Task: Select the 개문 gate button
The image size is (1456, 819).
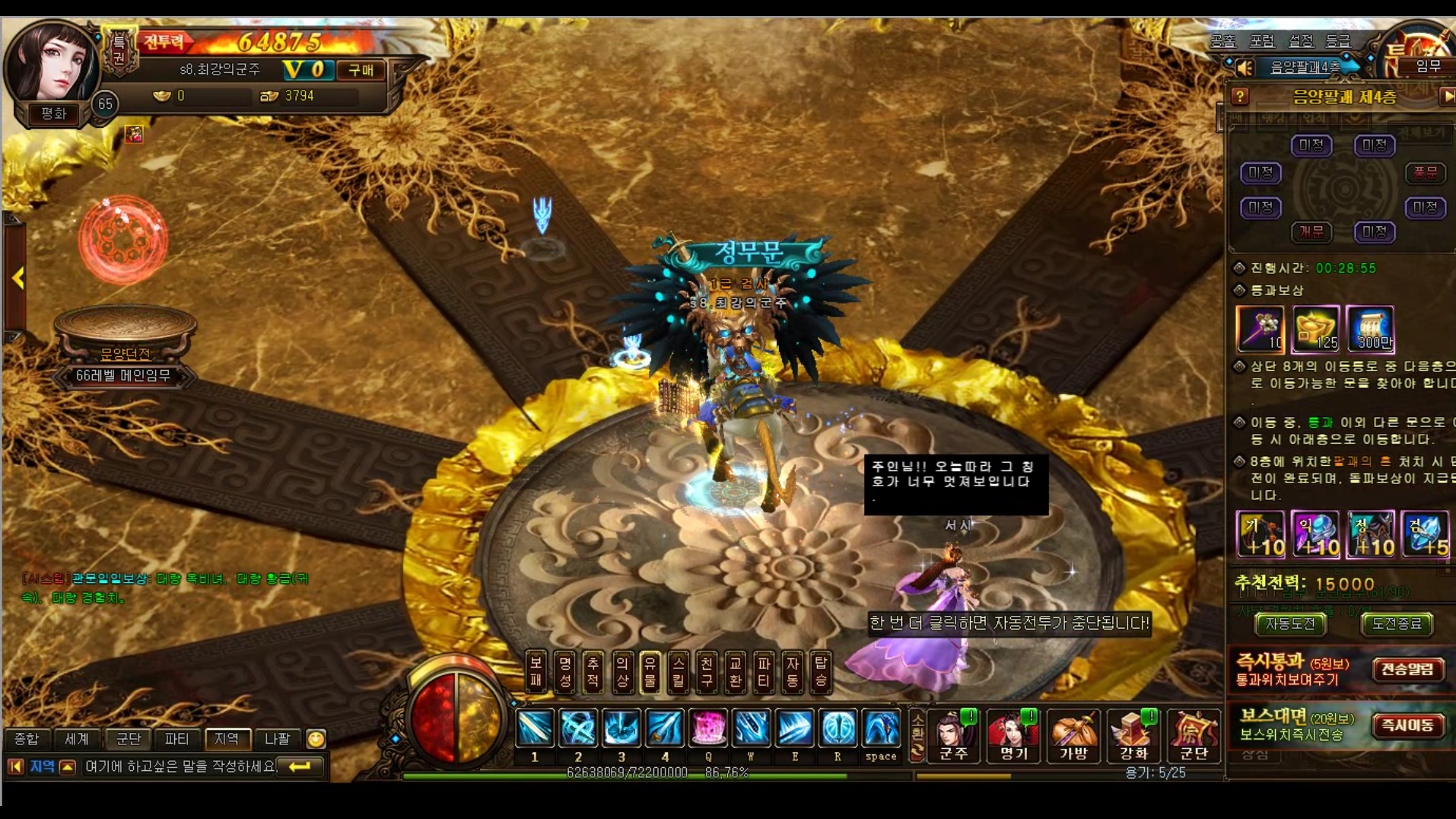Action: pos(1311,231)
